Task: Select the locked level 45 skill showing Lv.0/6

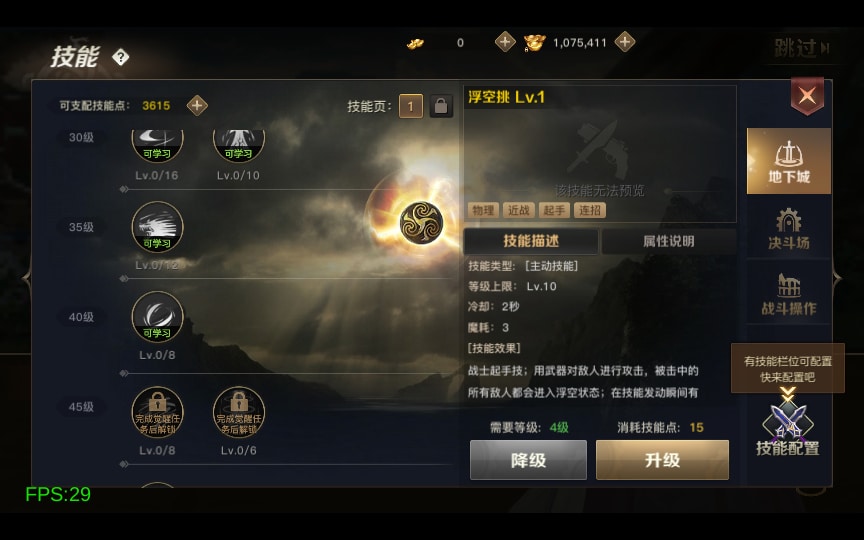Action: point(238,411)
